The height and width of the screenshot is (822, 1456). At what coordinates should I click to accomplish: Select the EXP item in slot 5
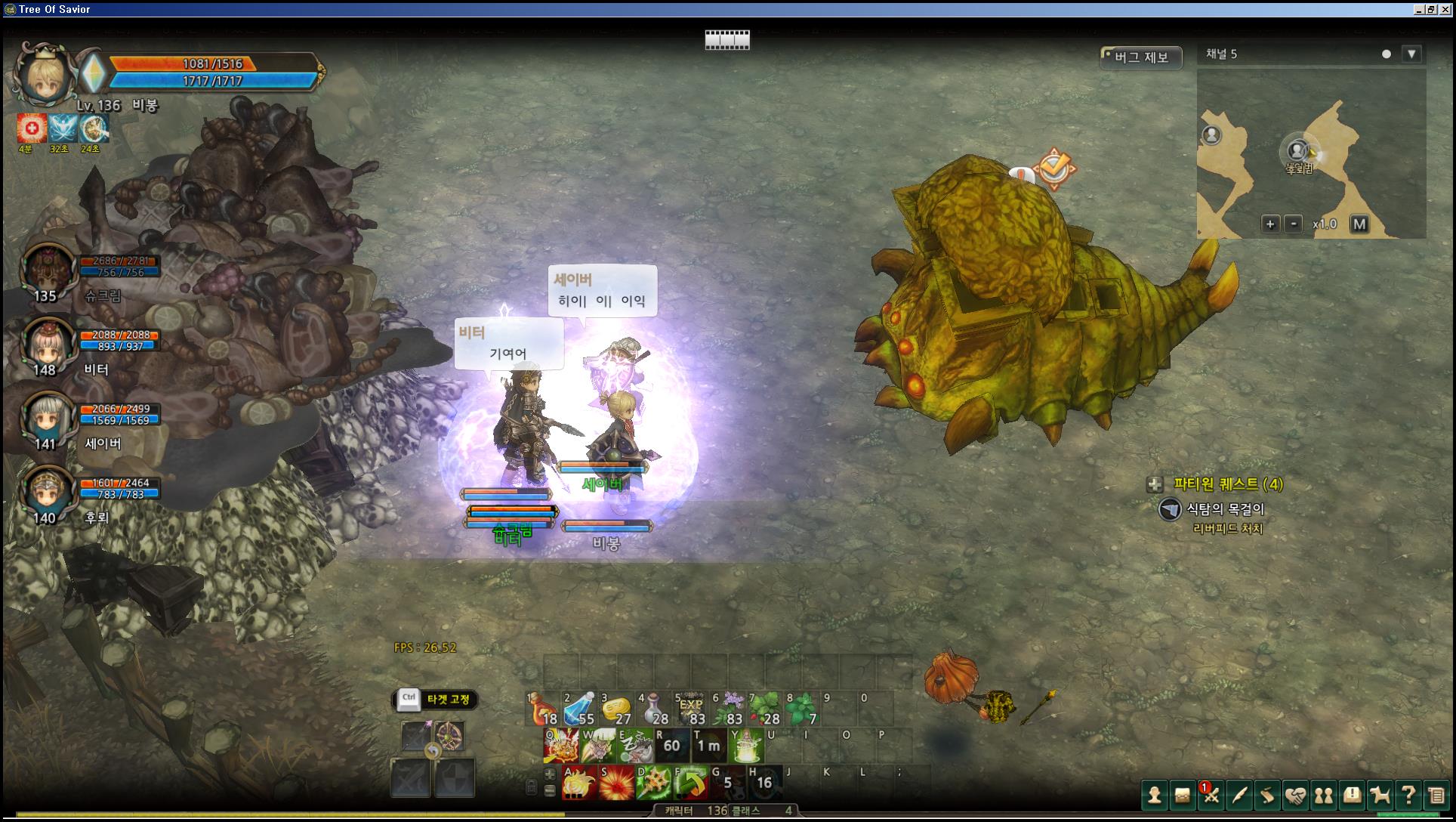pyautogui.click(x=690, y=709)
